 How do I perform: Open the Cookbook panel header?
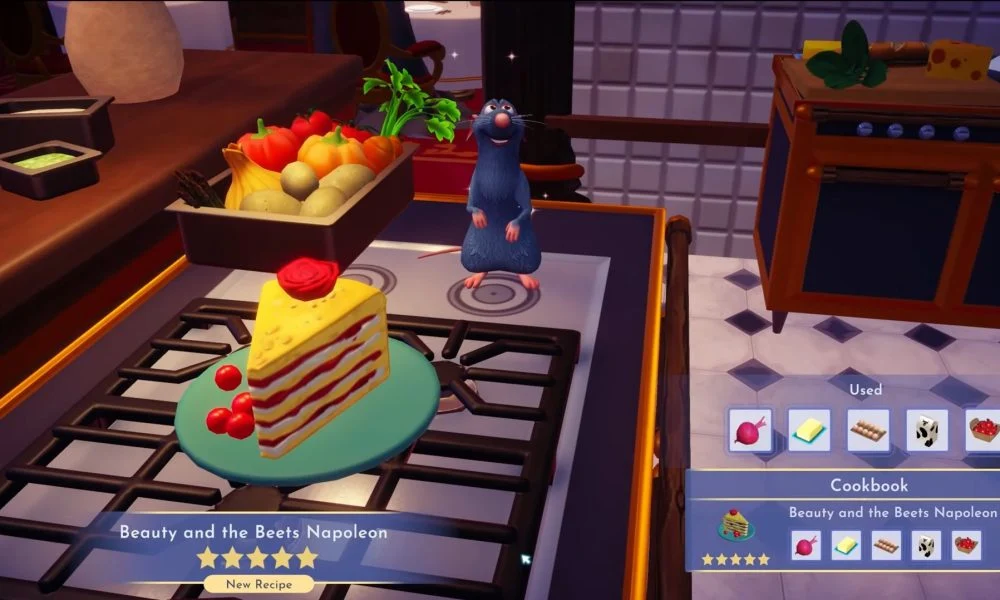pyautogui.click(x=869, y=485)
